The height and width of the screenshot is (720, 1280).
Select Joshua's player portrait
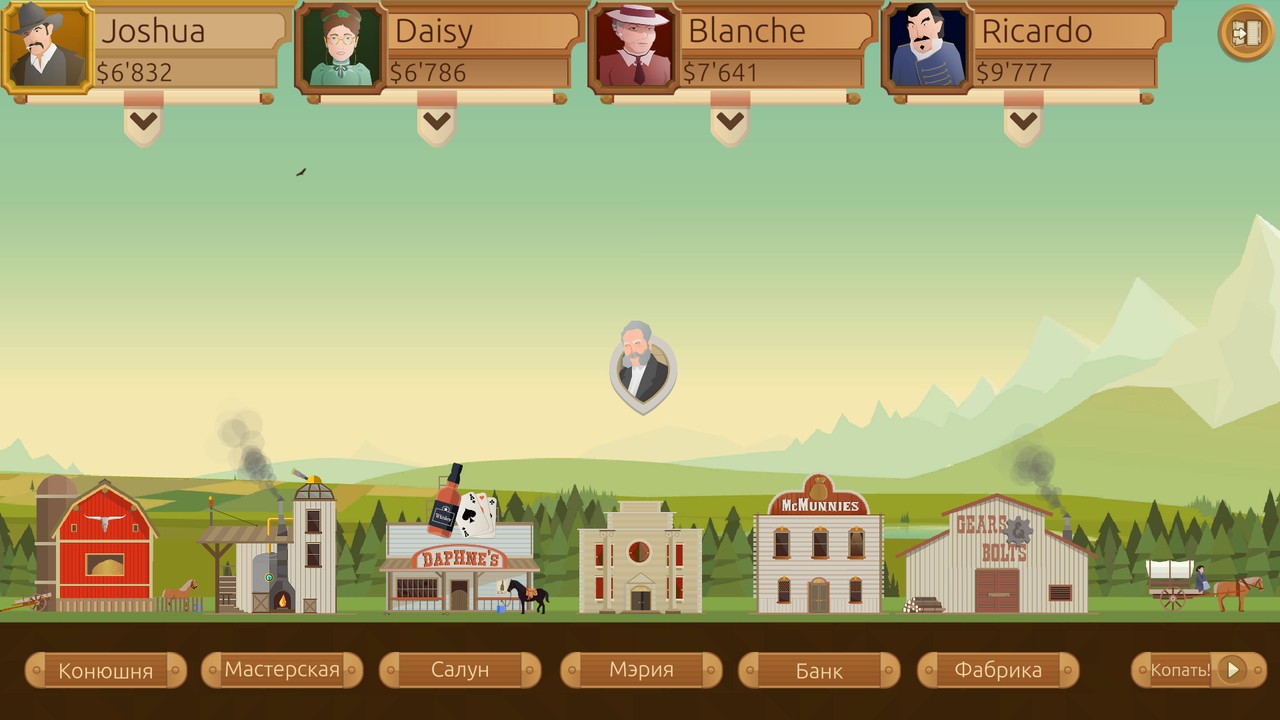[x=47, y=46]
